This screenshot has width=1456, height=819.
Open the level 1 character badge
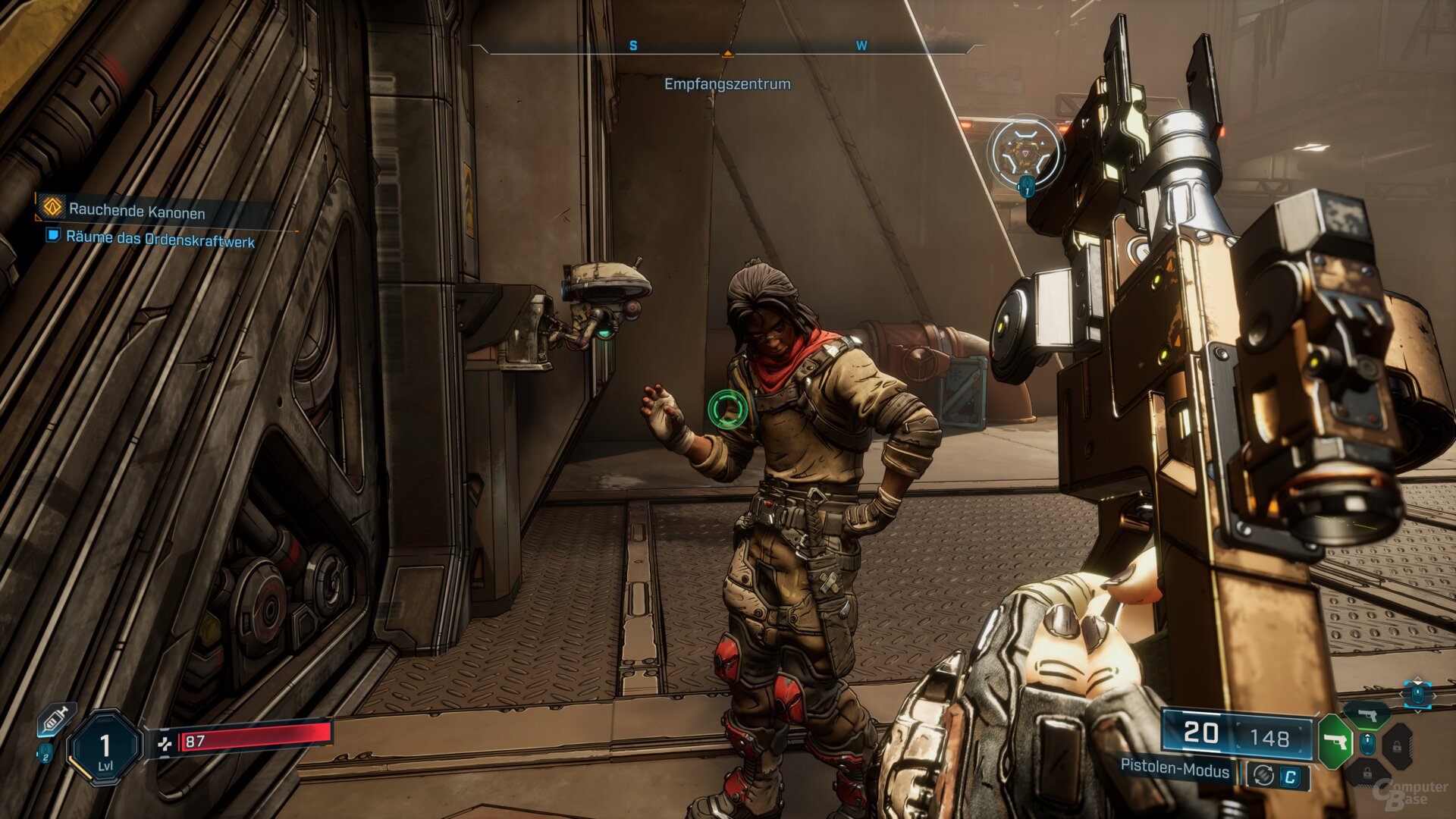pos(105,748)
